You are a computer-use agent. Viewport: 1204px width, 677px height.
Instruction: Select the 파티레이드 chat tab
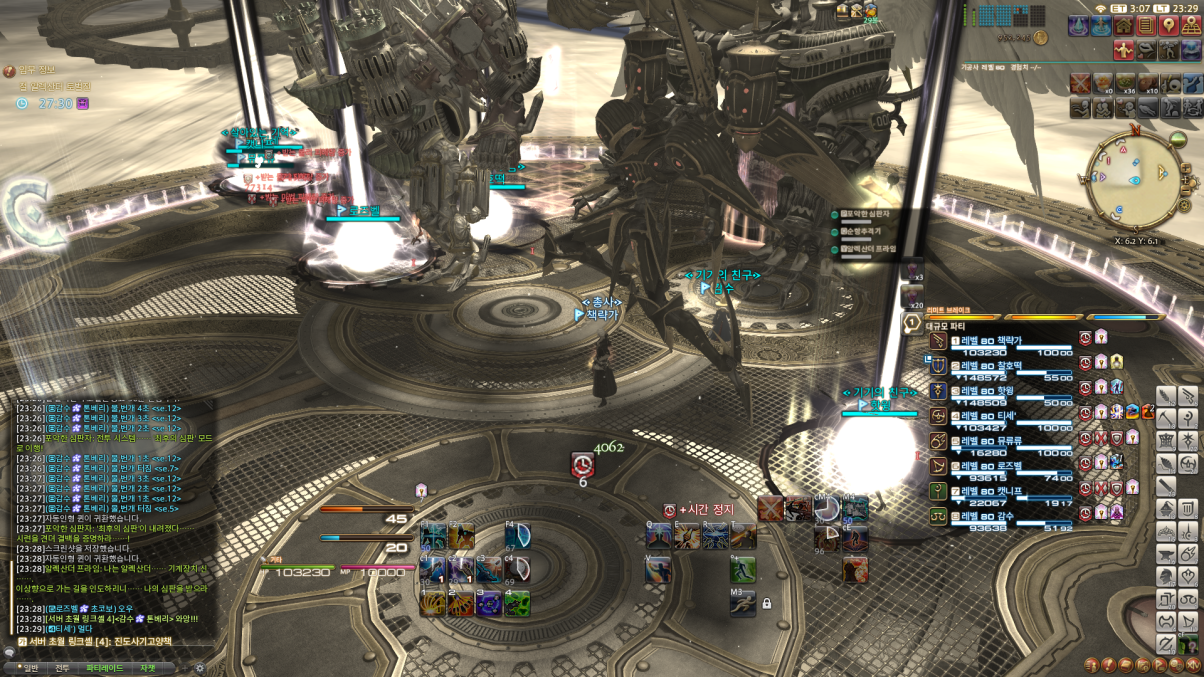click(104, 667)
